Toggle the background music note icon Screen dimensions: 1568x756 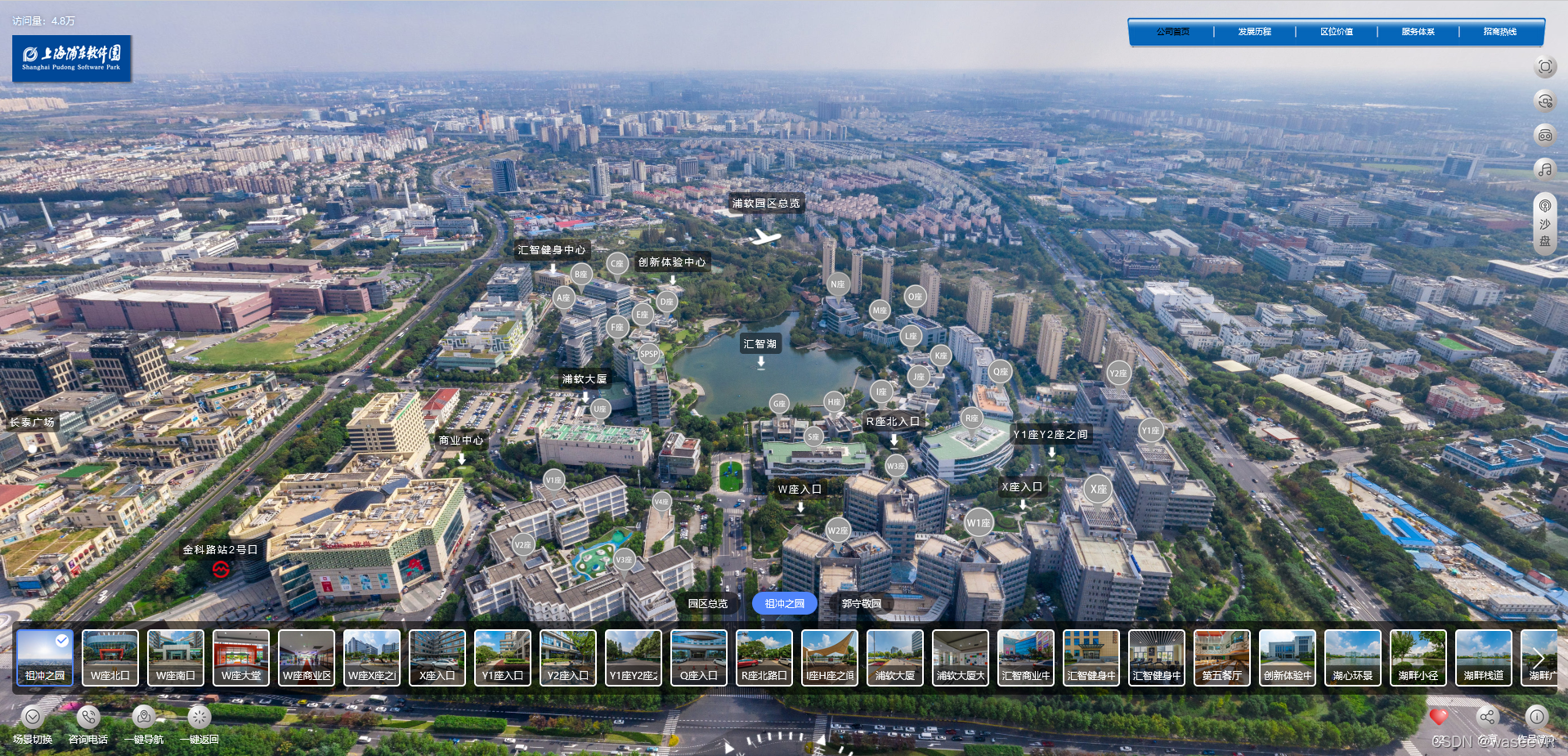pyautogui.click(x=1544, y=169)
